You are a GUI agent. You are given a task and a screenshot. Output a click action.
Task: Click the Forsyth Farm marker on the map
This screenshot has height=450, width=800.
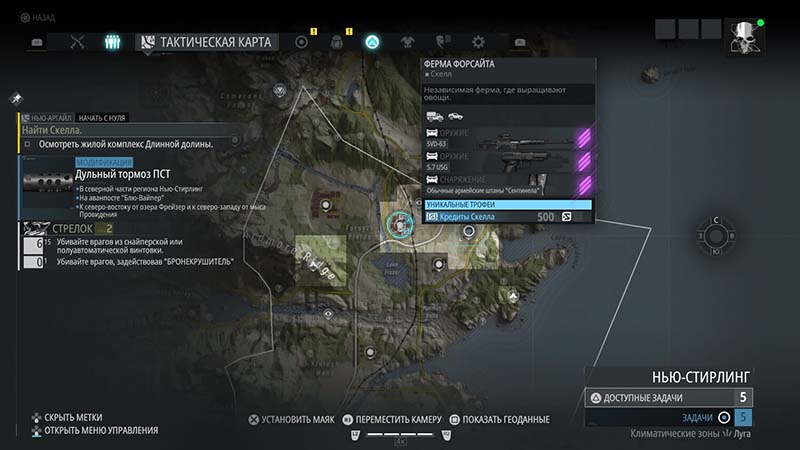point(399,224)
